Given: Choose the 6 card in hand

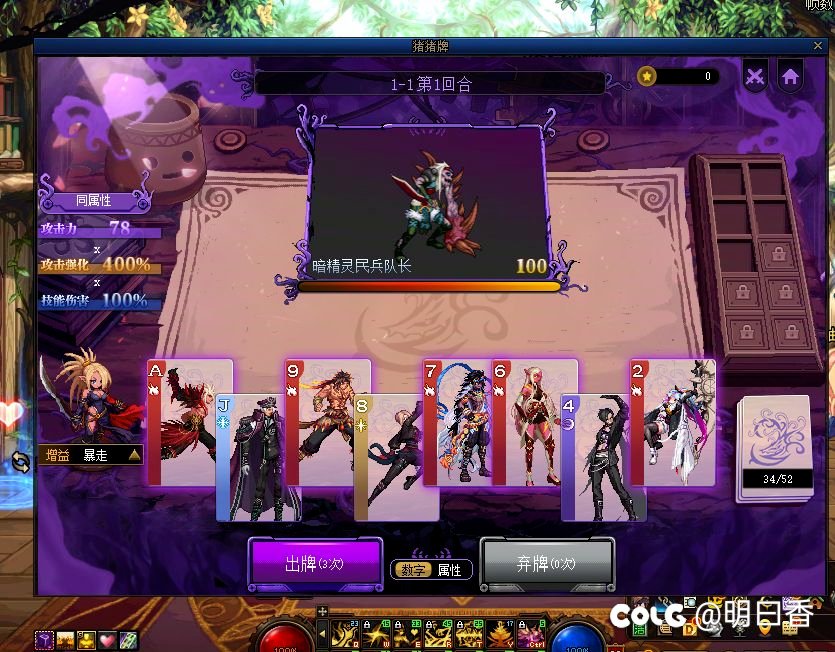Looking at the screenshot, I should coord(535,420).
